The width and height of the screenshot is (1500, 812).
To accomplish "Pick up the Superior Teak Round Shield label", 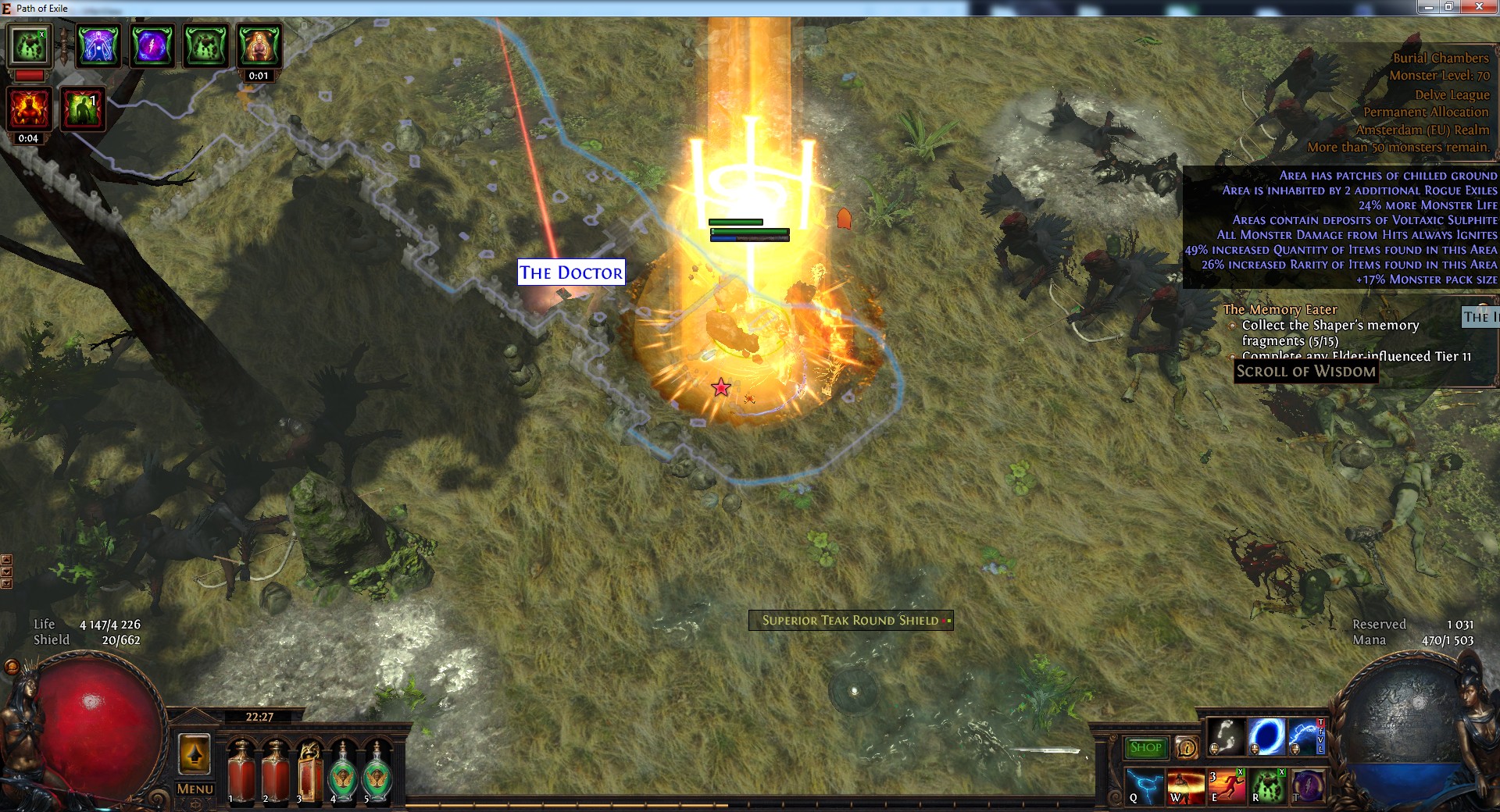I will [850, 621].
